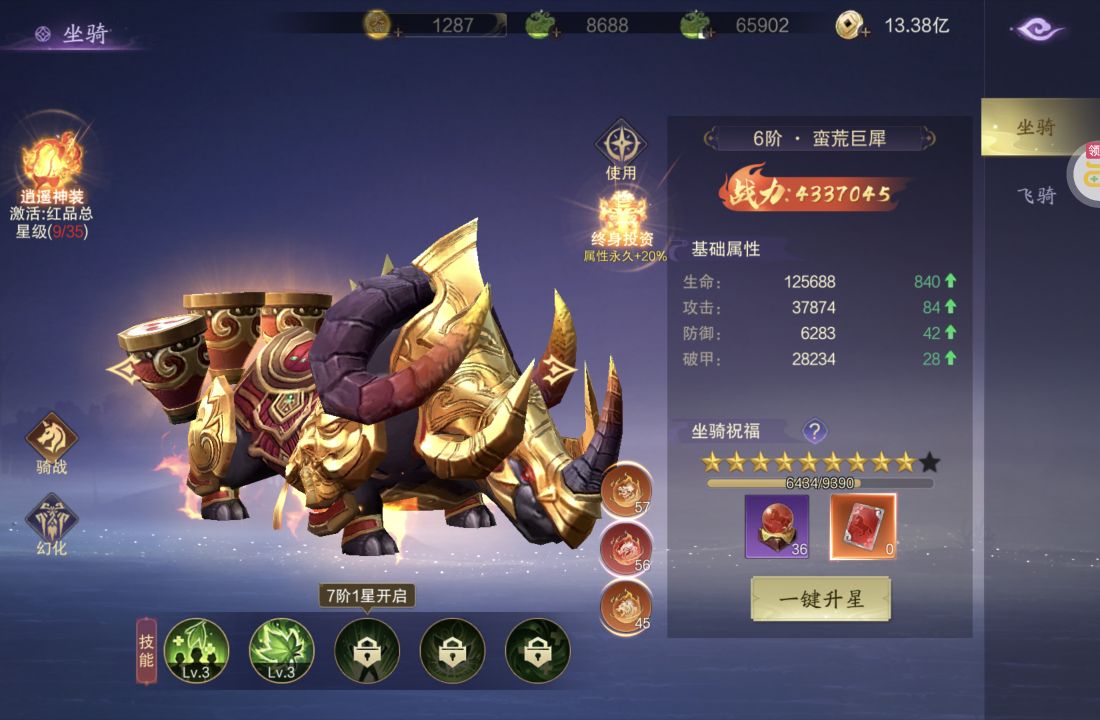This screenshot has width=1100, height=720.
Task: Open the 逍遥神装 flaming icon
Action: [51, 160]
